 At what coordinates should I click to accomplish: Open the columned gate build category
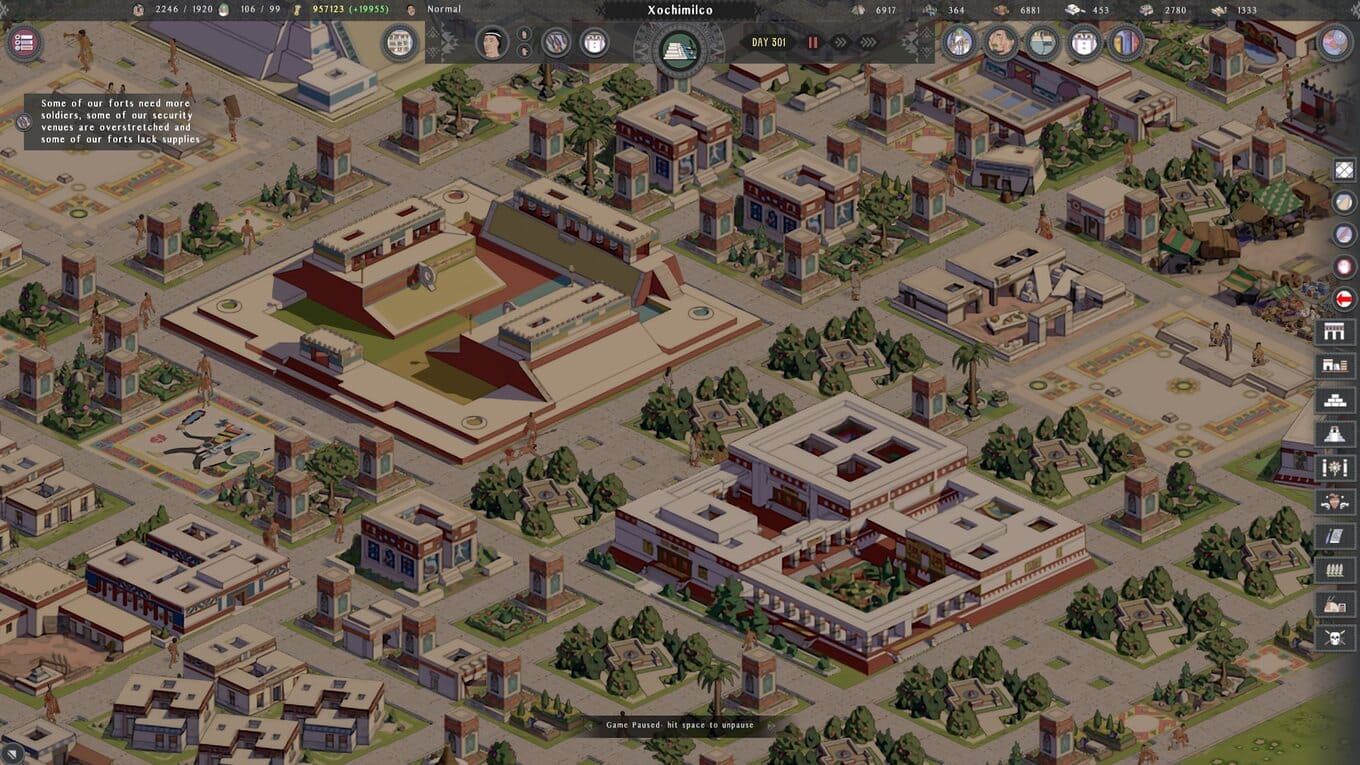(1335, 332)
